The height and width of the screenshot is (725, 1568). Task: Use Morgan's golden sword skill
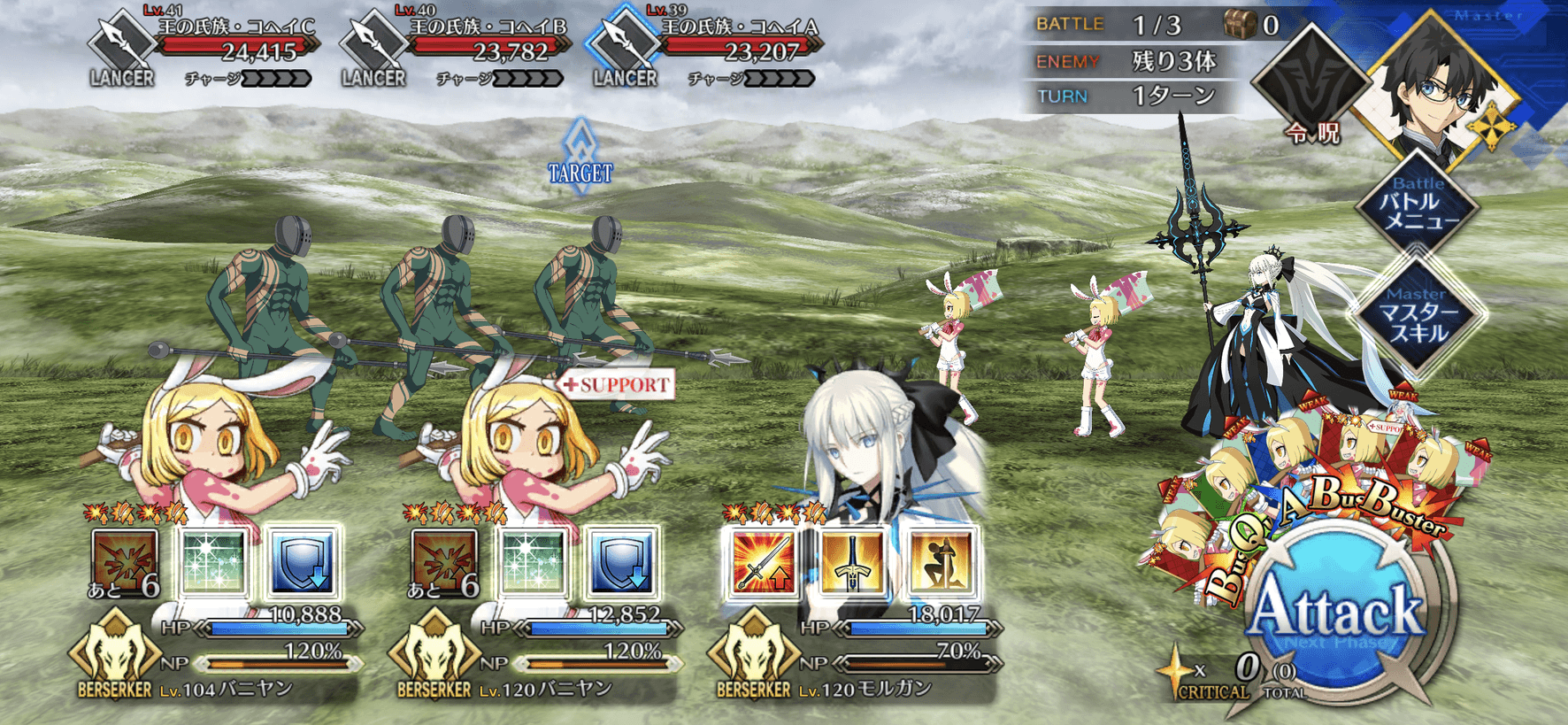(852, 561)
